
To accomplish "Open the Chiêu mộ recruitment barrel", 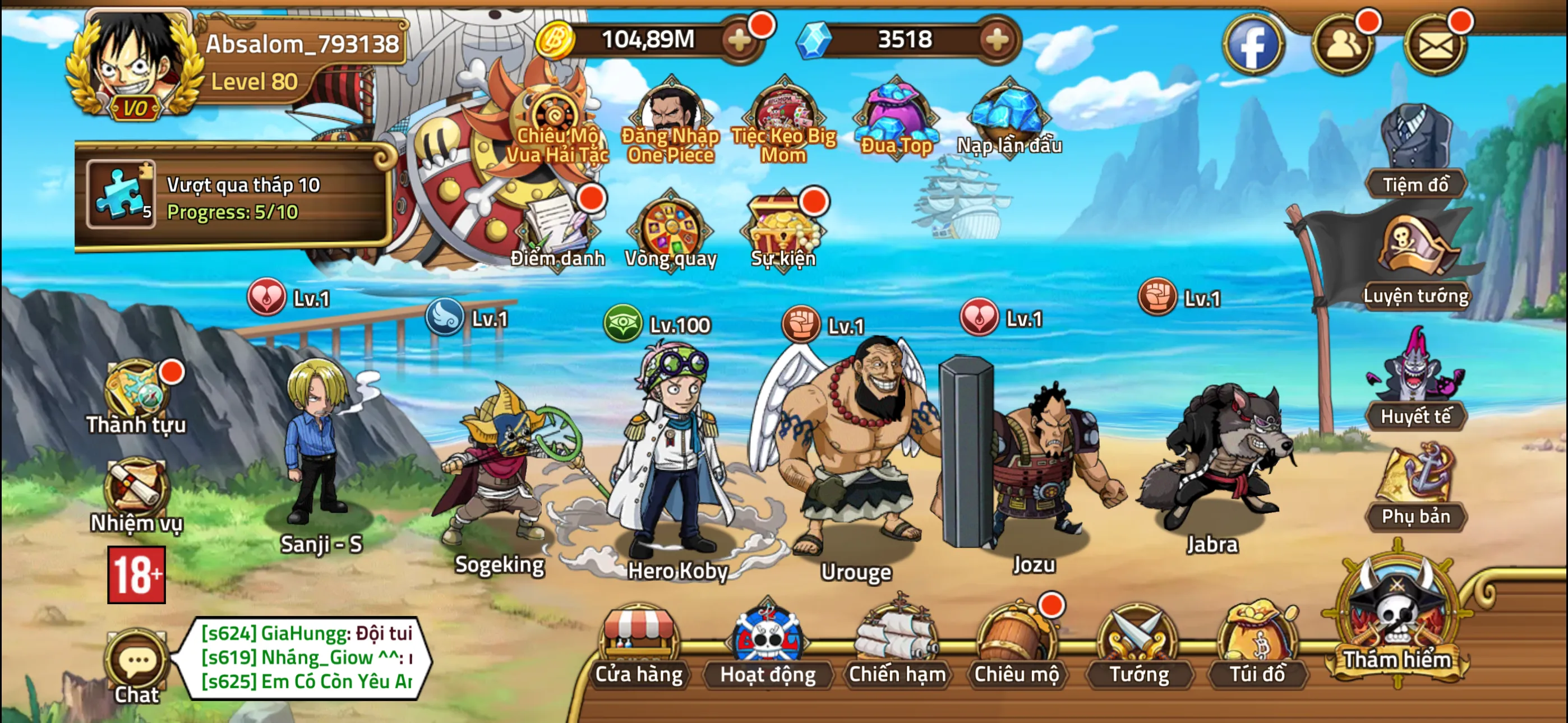I will (x=1016, y=646).
